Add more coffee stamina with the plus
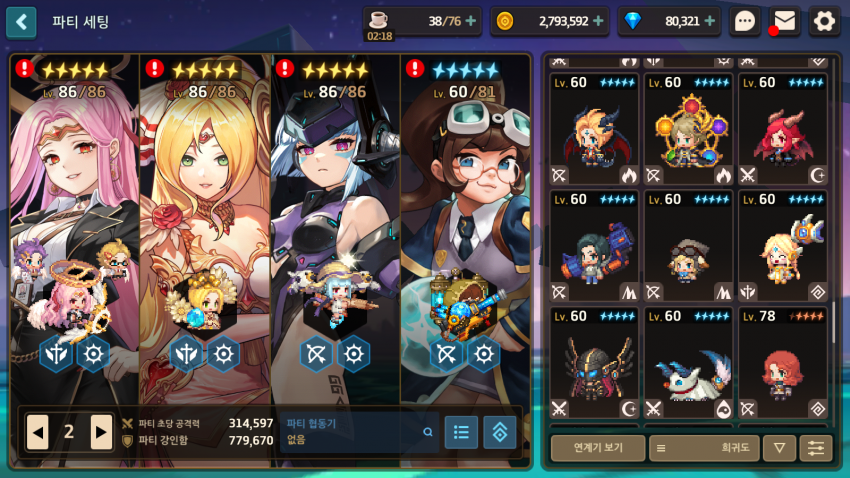Screen dimensions: 850x478 471,20
